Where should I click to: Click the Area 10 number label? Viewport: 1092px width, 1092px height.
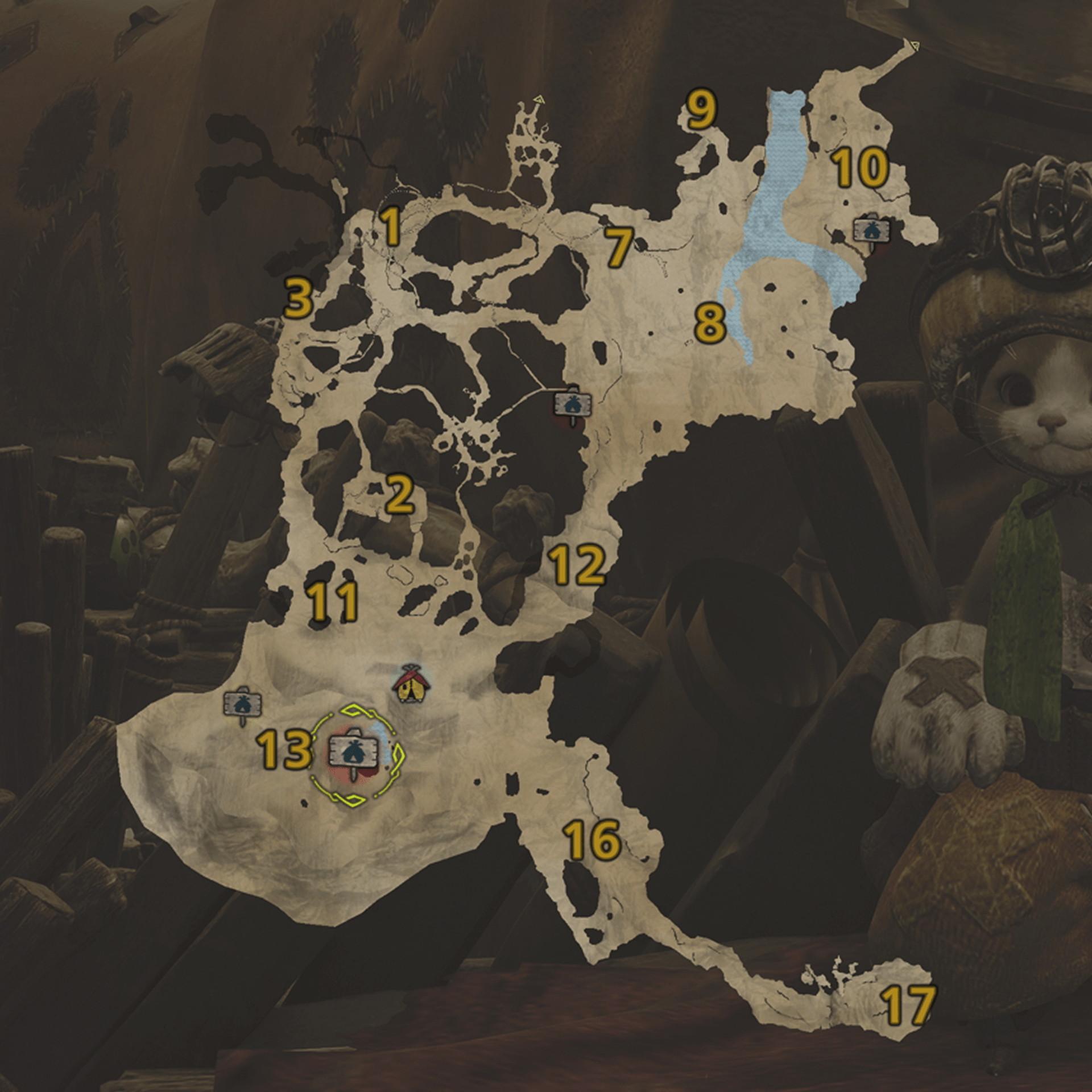tap(861, 168)
